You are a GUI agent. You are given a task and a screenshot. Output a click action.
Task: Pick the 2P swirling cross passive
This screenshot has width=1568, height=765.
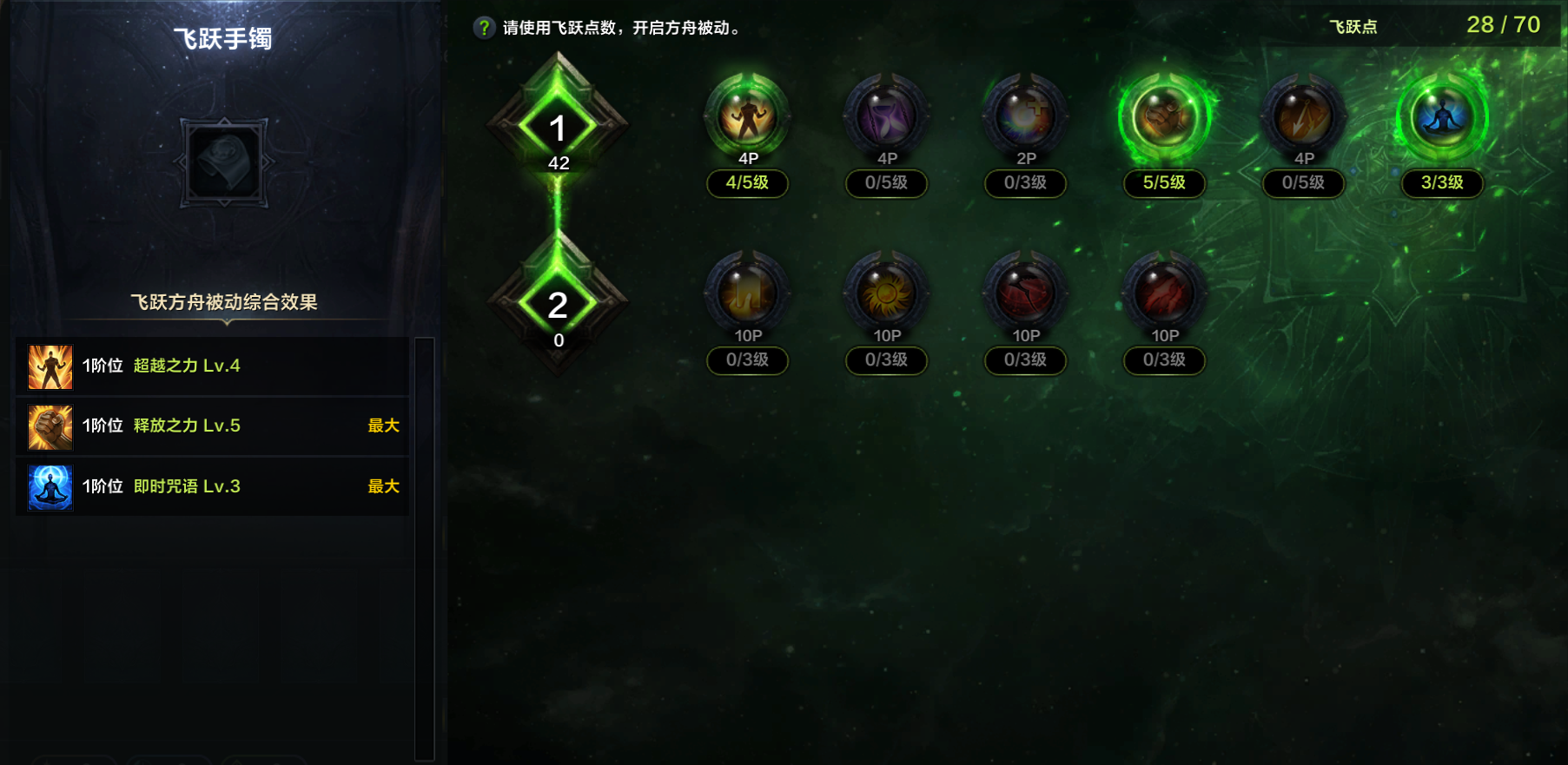(x=1025, y=117)
